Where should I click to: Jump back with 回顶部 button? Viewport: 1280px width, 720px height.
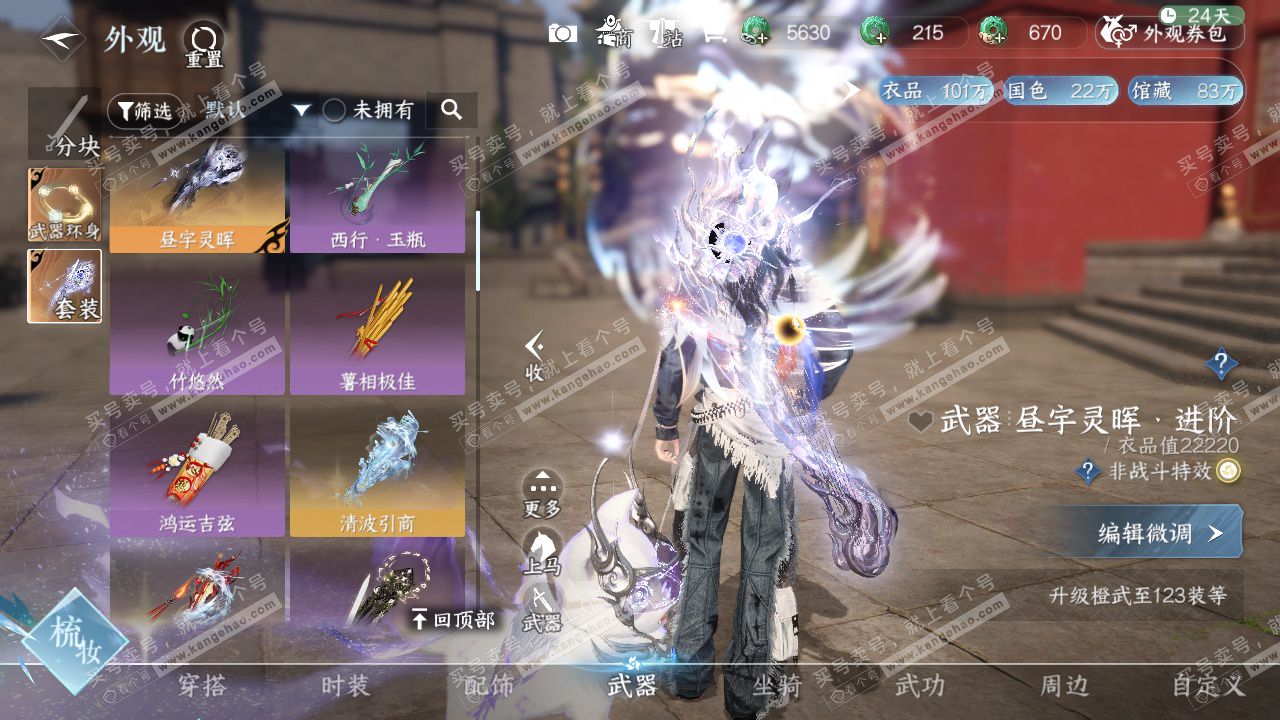point(454,620)
